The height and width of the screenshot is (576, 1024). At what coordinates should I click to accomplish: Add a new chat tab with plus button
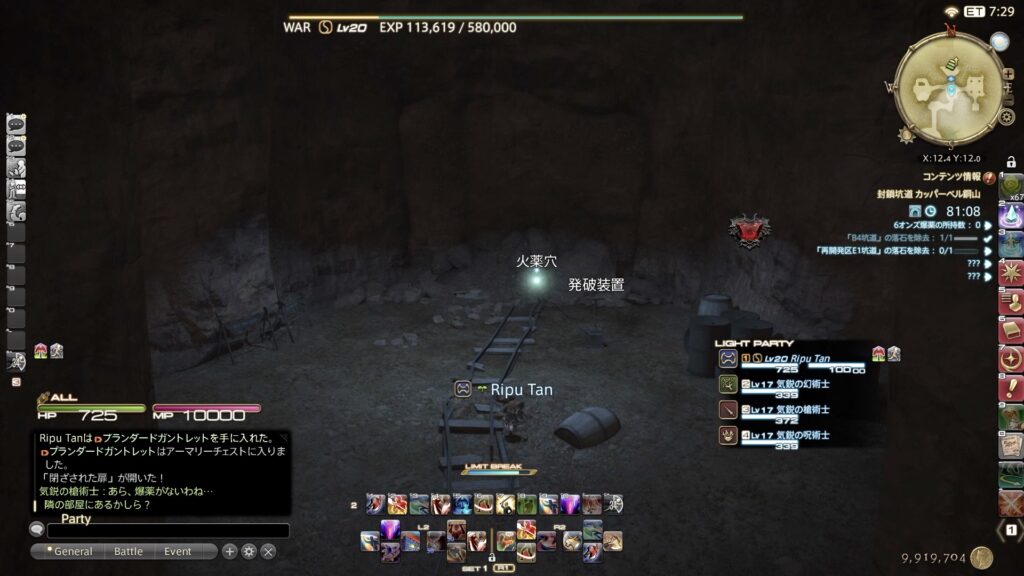tap(230, 551)
